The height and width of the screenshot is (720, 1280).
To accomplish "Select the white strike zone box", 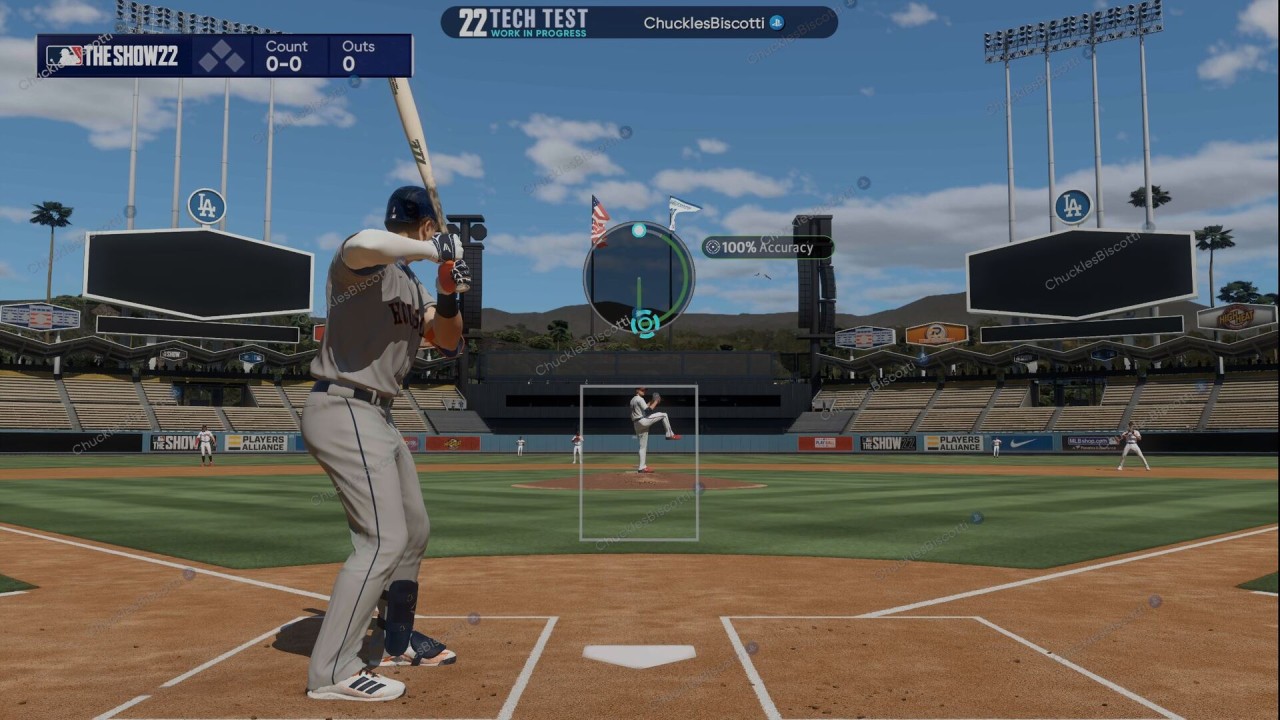I will click(639, 462).
